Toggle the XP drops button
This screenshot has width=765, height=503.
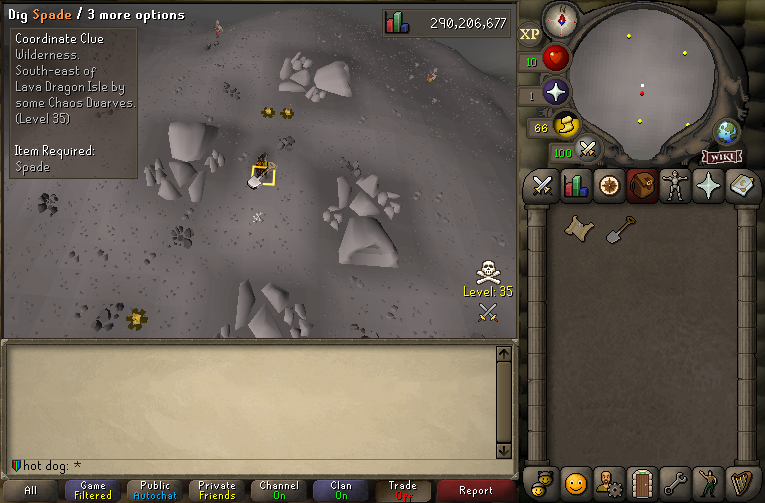(530, 34)
